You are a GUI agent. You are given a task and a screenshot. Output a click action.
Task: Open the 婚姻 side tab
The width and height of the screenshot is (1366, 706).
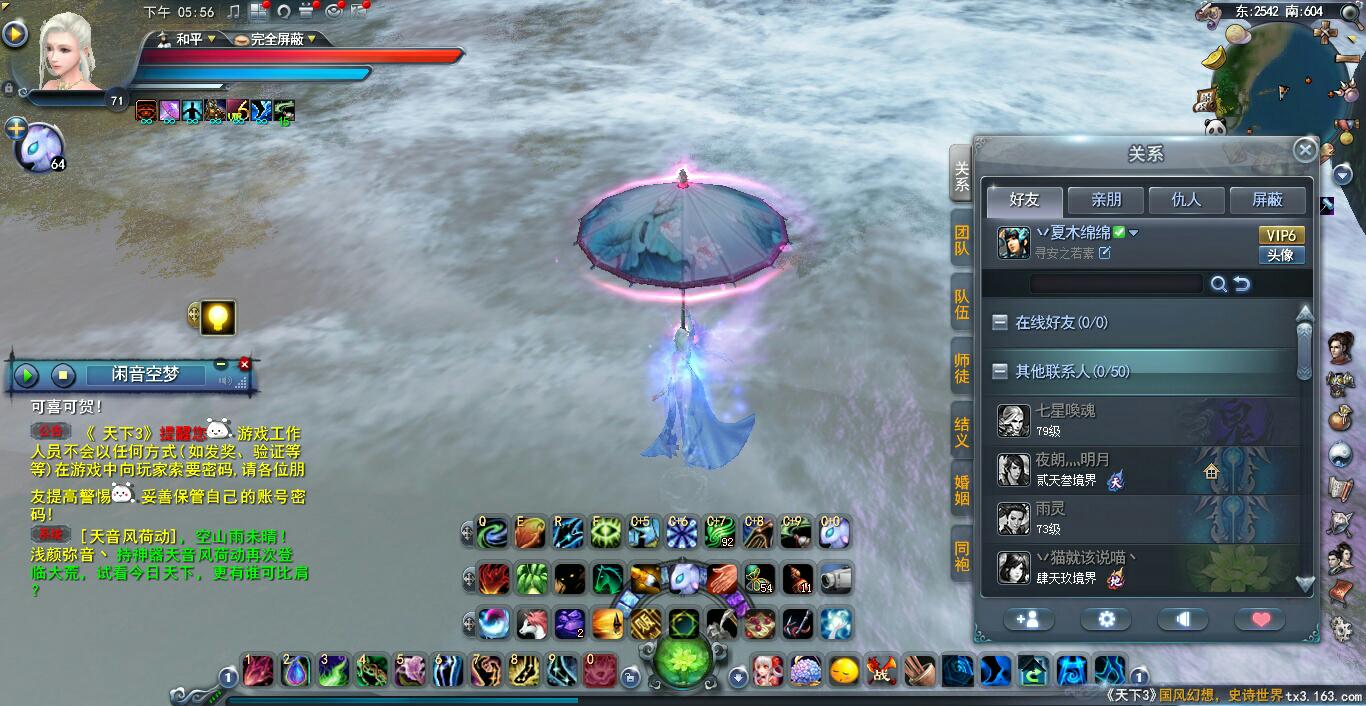(x=961, y=490)
